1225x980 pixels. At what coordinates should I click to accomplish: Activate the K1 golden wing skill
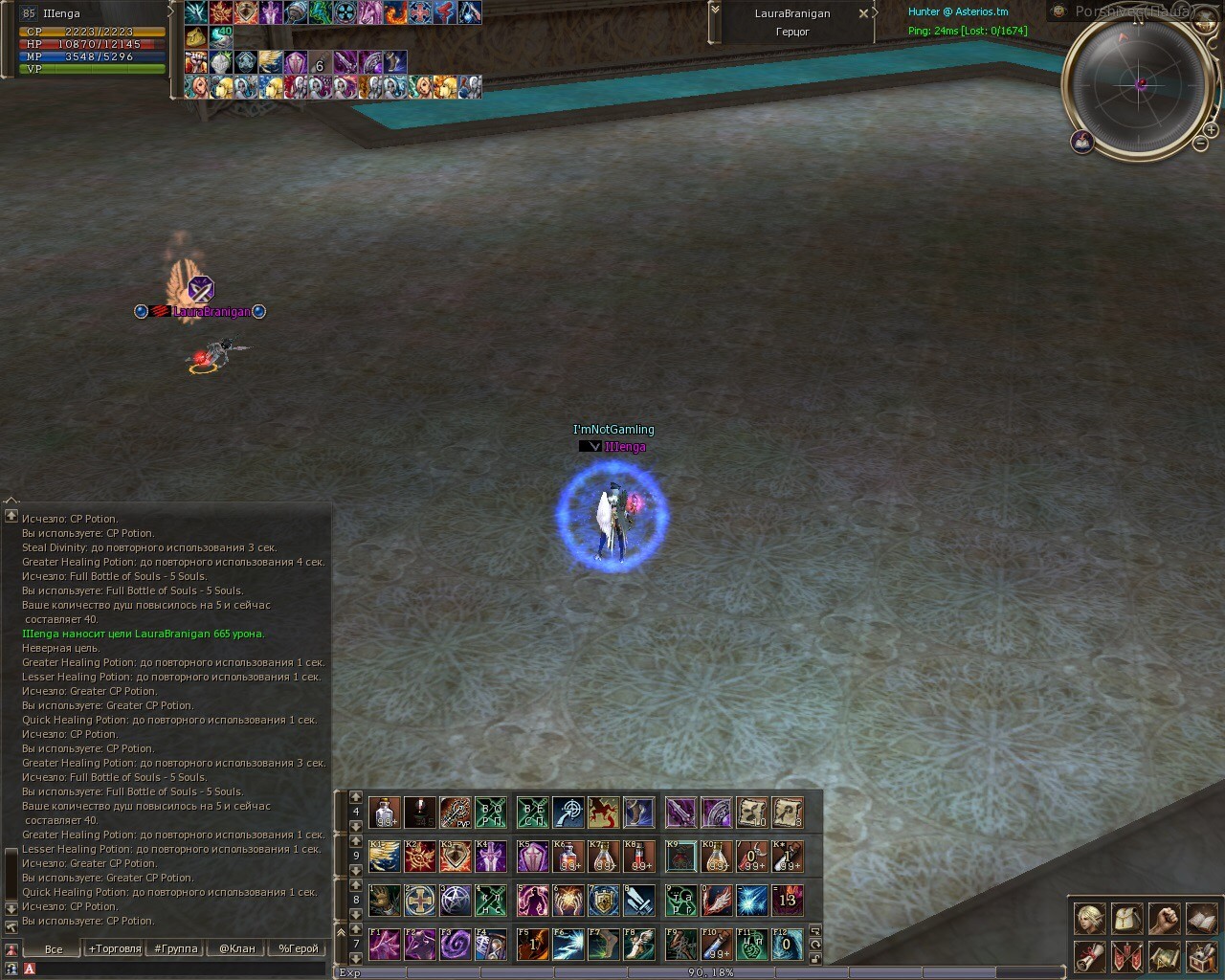385,856
